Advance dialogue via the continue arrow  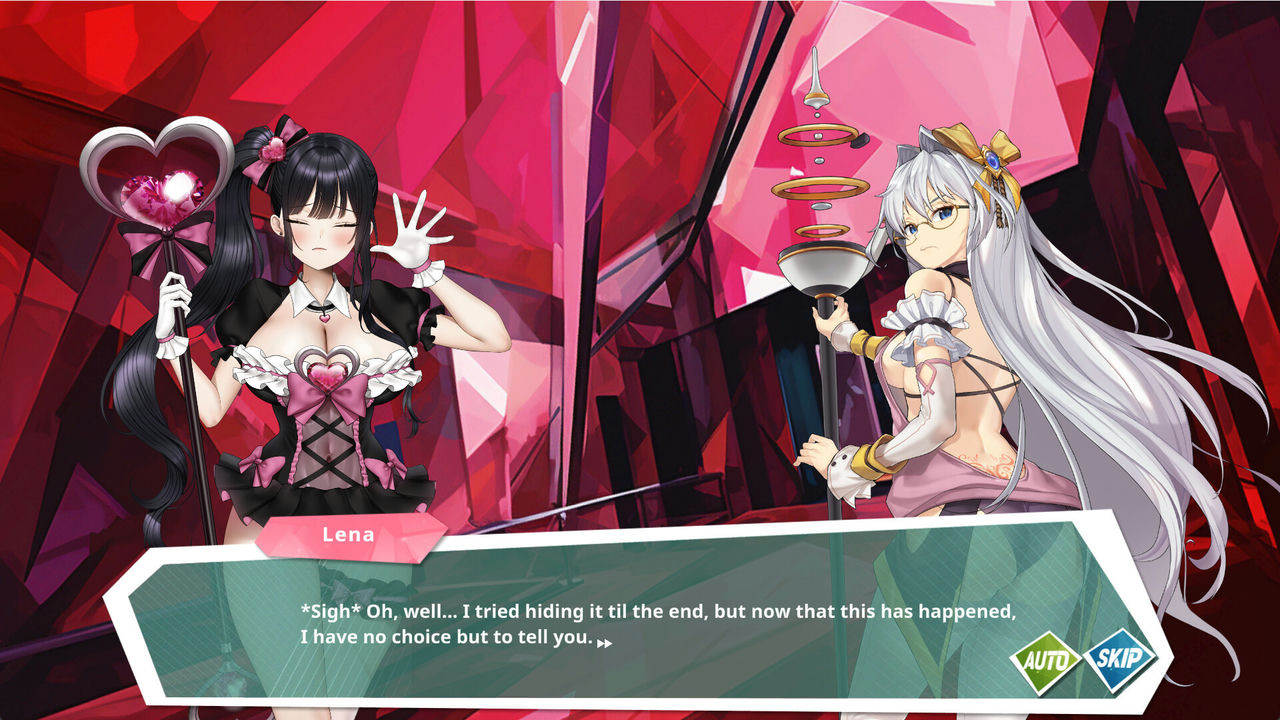point(604,643)
